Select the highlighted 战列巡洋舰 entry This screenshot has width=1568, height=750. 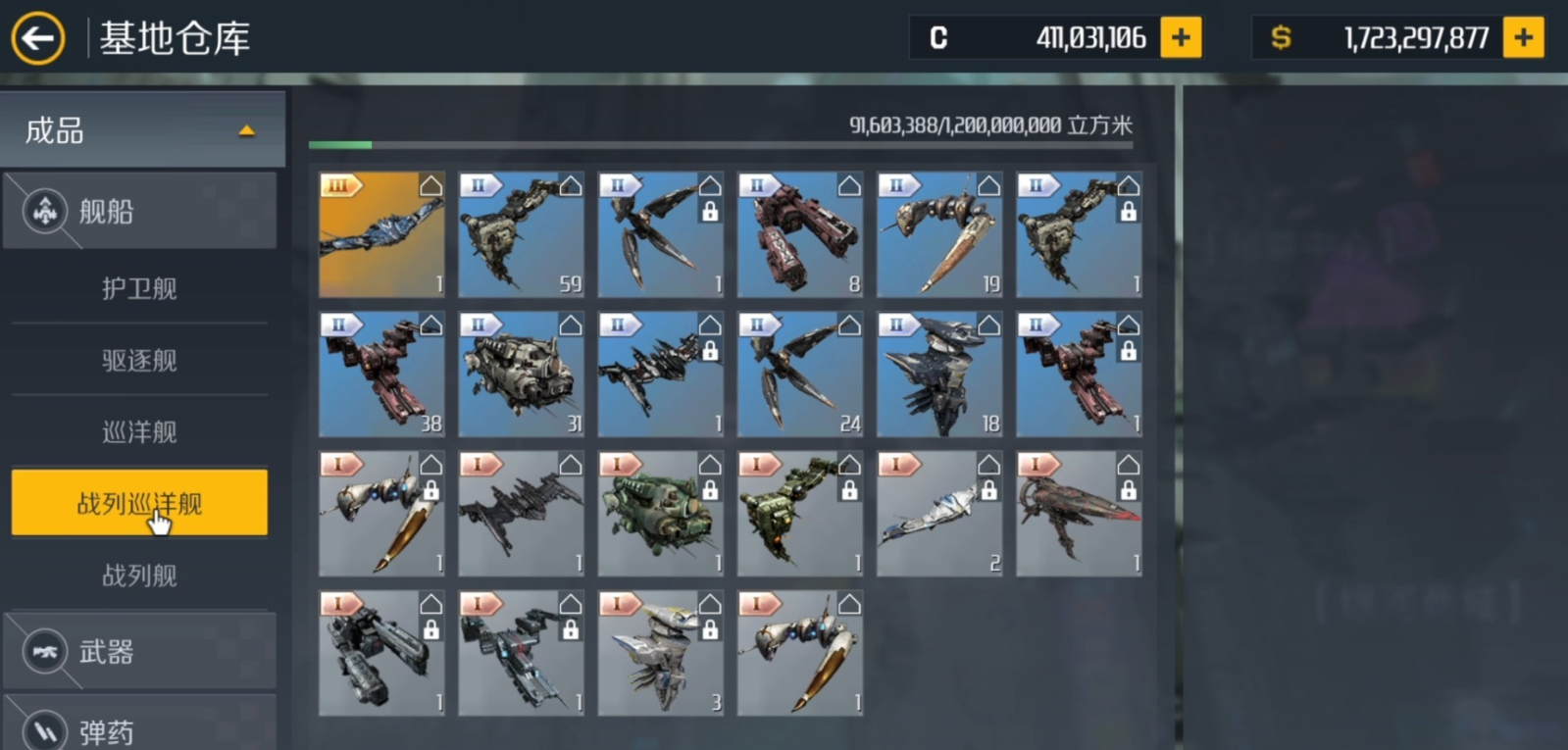[x=139, y=503]
